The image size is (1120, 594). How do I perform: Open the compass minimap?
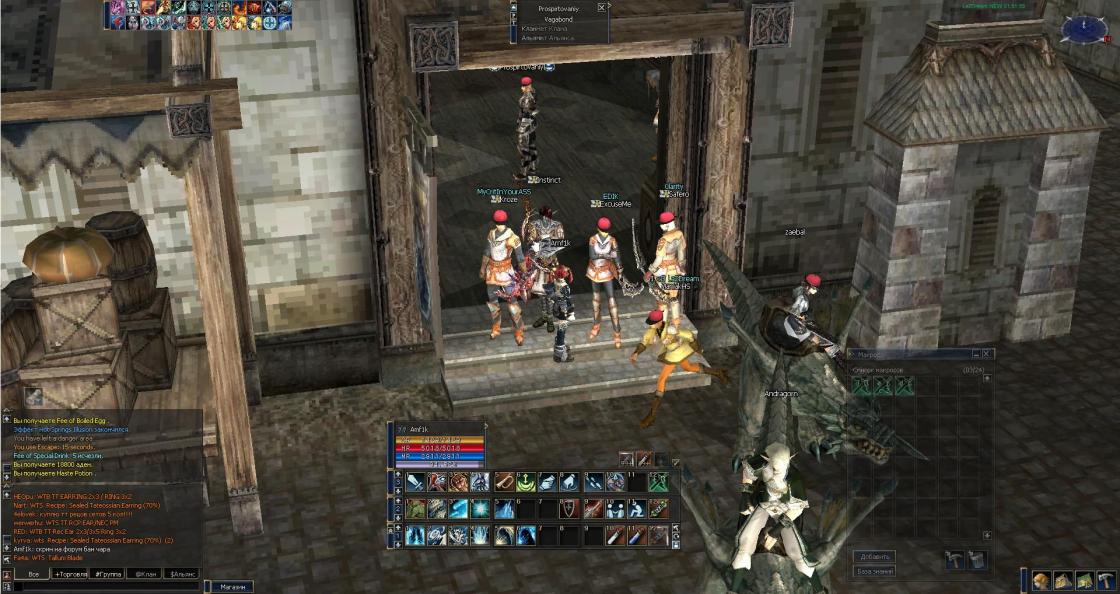pyautogui.click(x=1084, y=29)
